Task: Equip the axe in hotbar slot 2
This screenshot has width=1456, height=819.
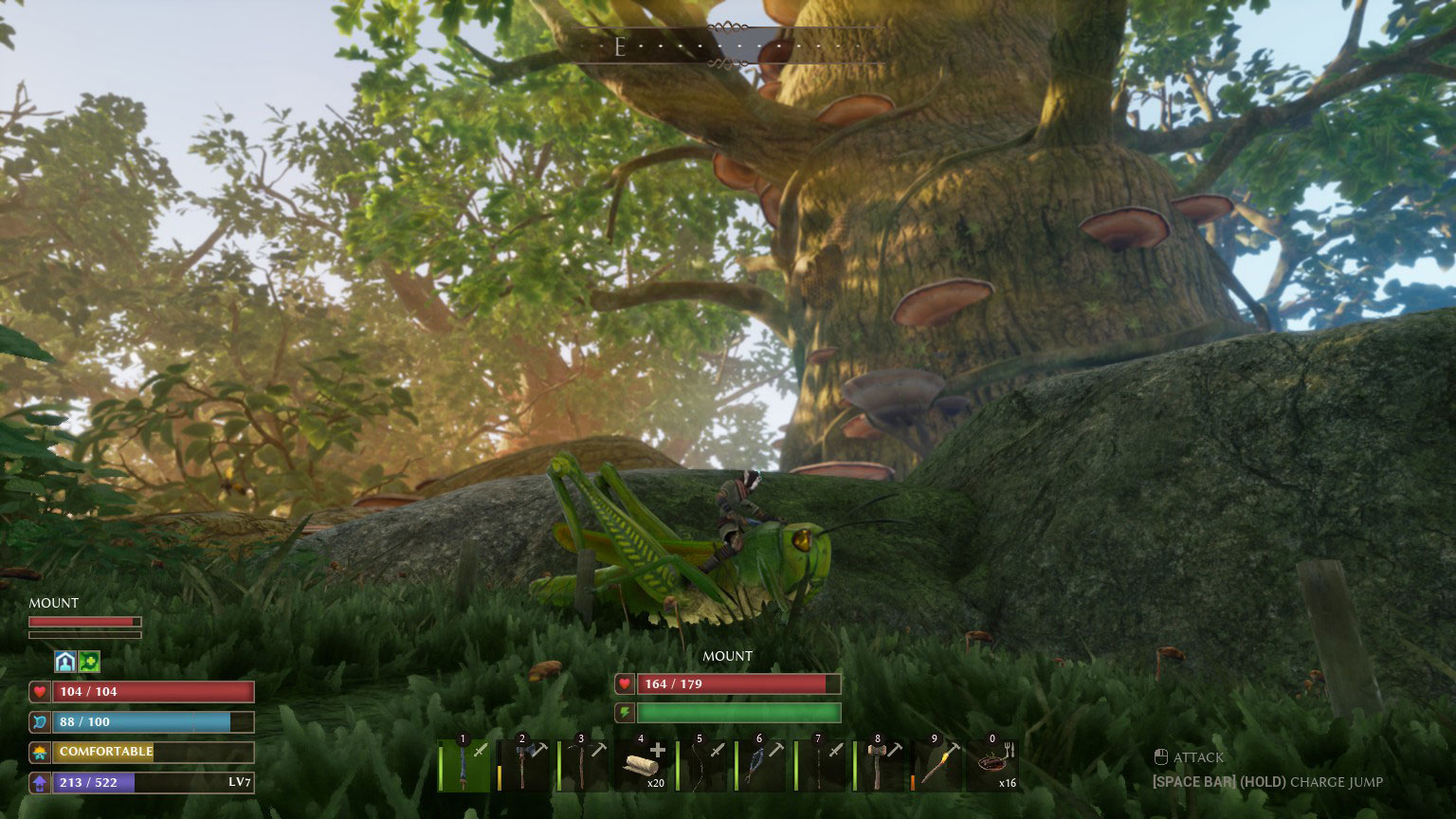Action: 522,761
